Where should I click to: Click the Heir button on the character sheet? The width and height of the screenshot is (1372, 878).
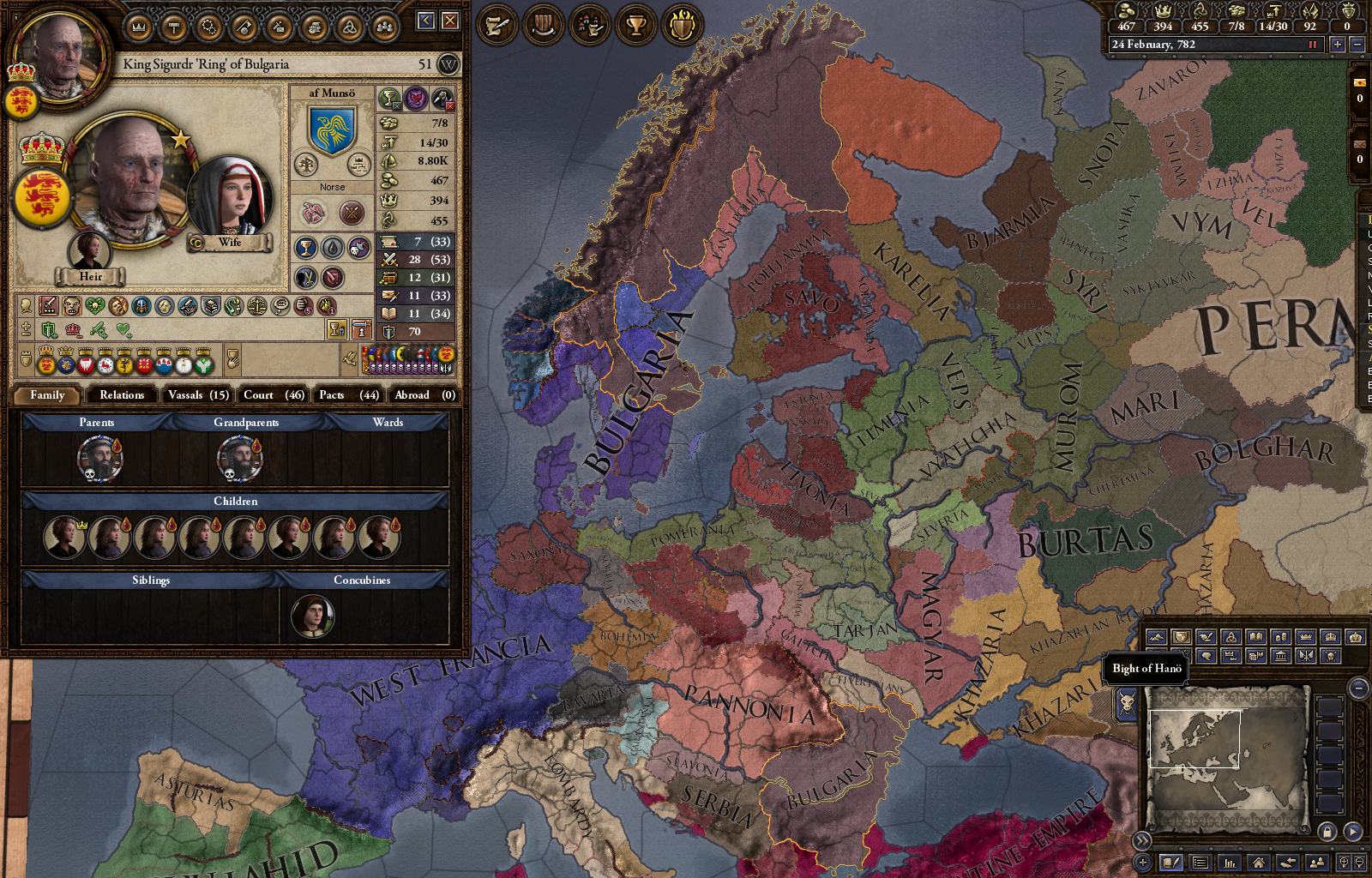pos(91,276)
